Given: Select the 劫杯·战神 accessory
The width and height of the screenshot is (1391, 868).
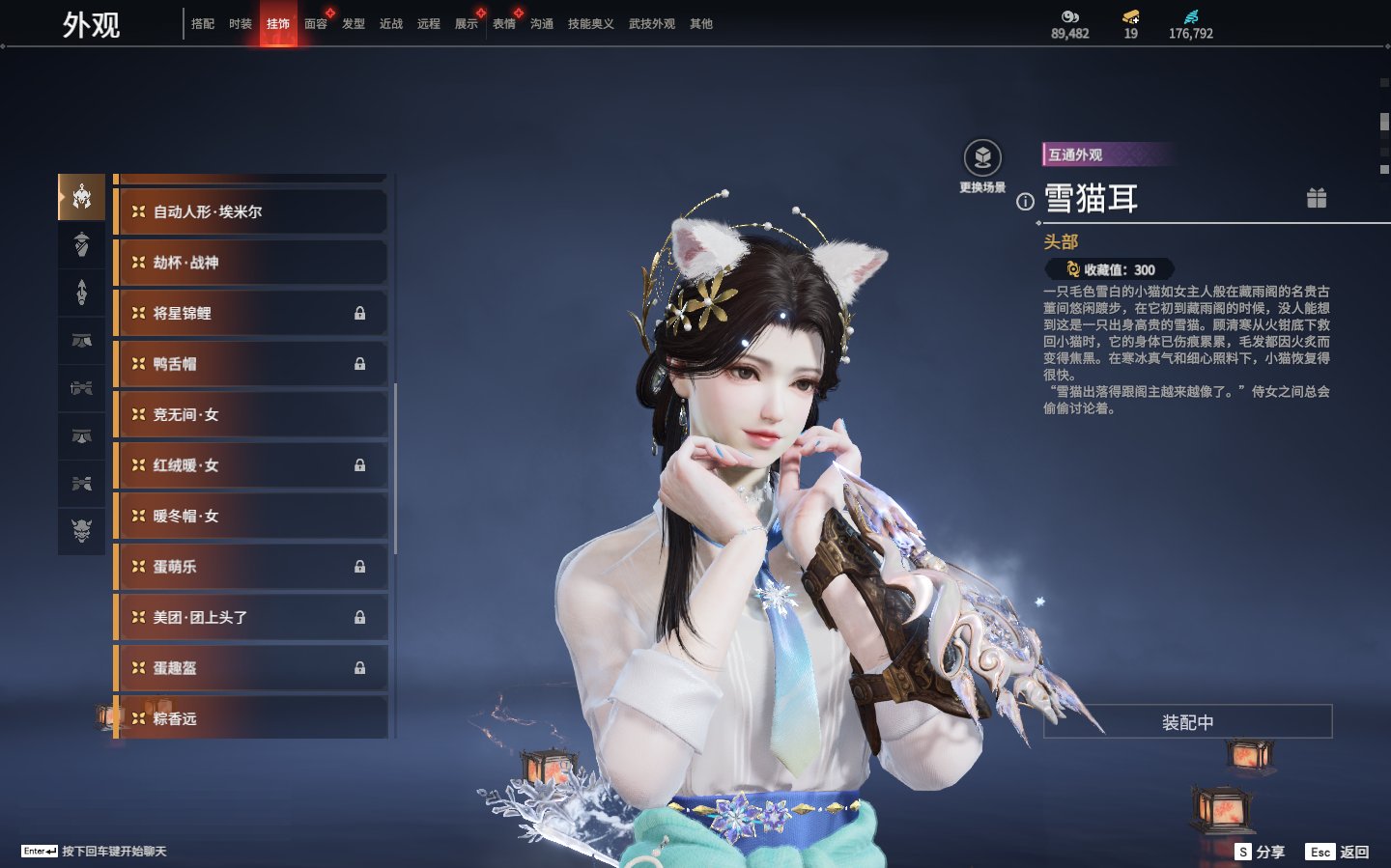Looking at the screenshot, I should 251,263.
